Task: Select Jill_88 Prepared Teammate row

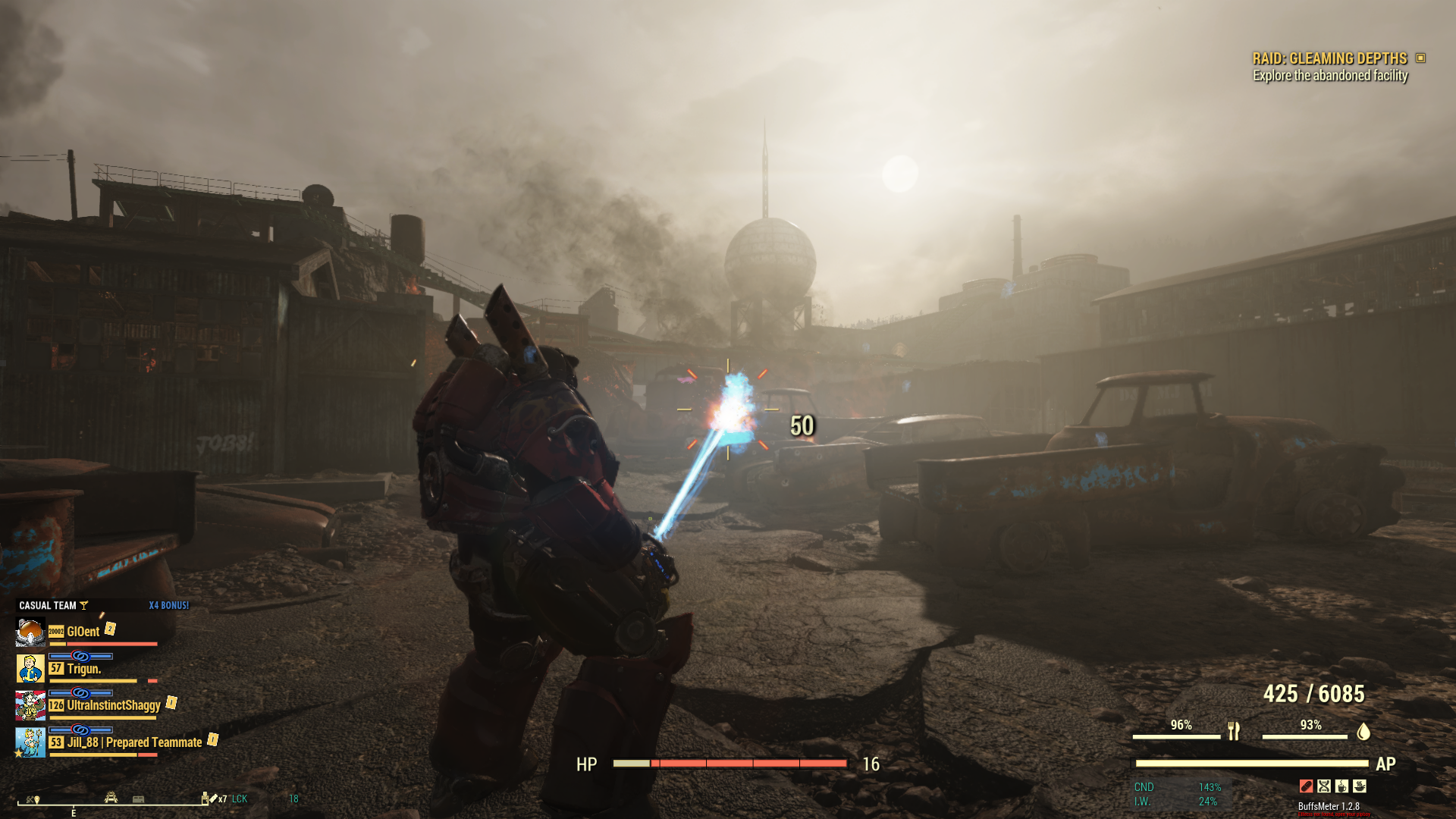Action: point(134,742)
